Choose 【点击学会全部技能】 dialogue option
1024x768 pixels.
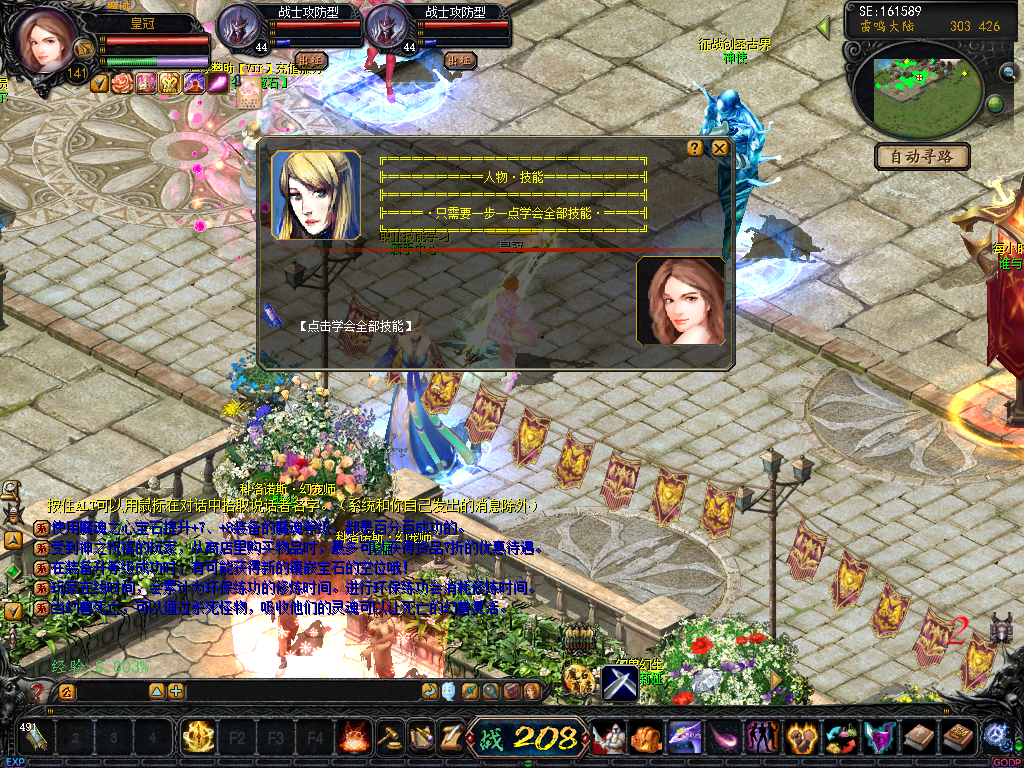[x=356, y=326]
